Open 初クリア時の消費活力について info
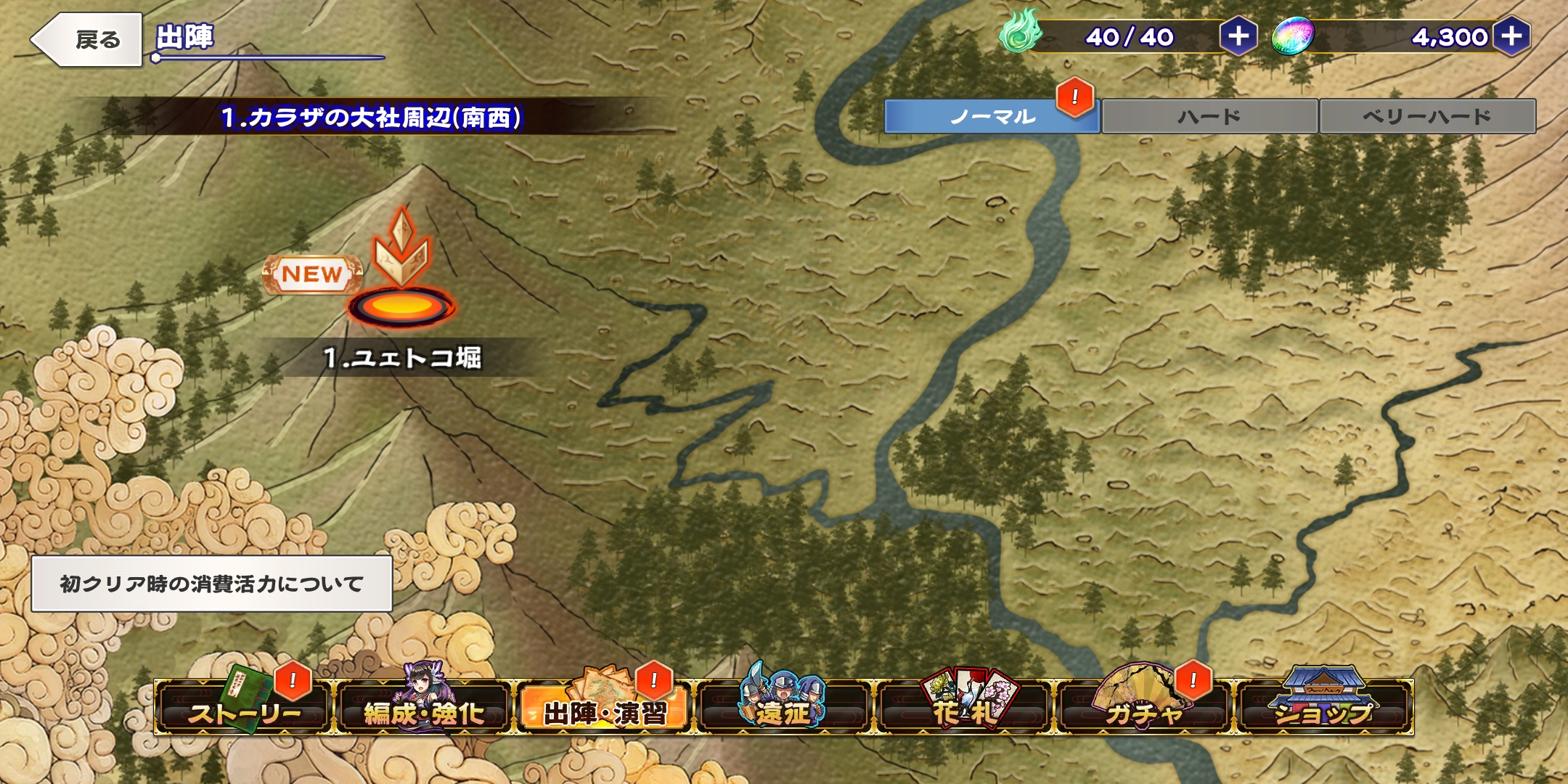The width and height of the screenshot is (1568, 784). point(211,584)
